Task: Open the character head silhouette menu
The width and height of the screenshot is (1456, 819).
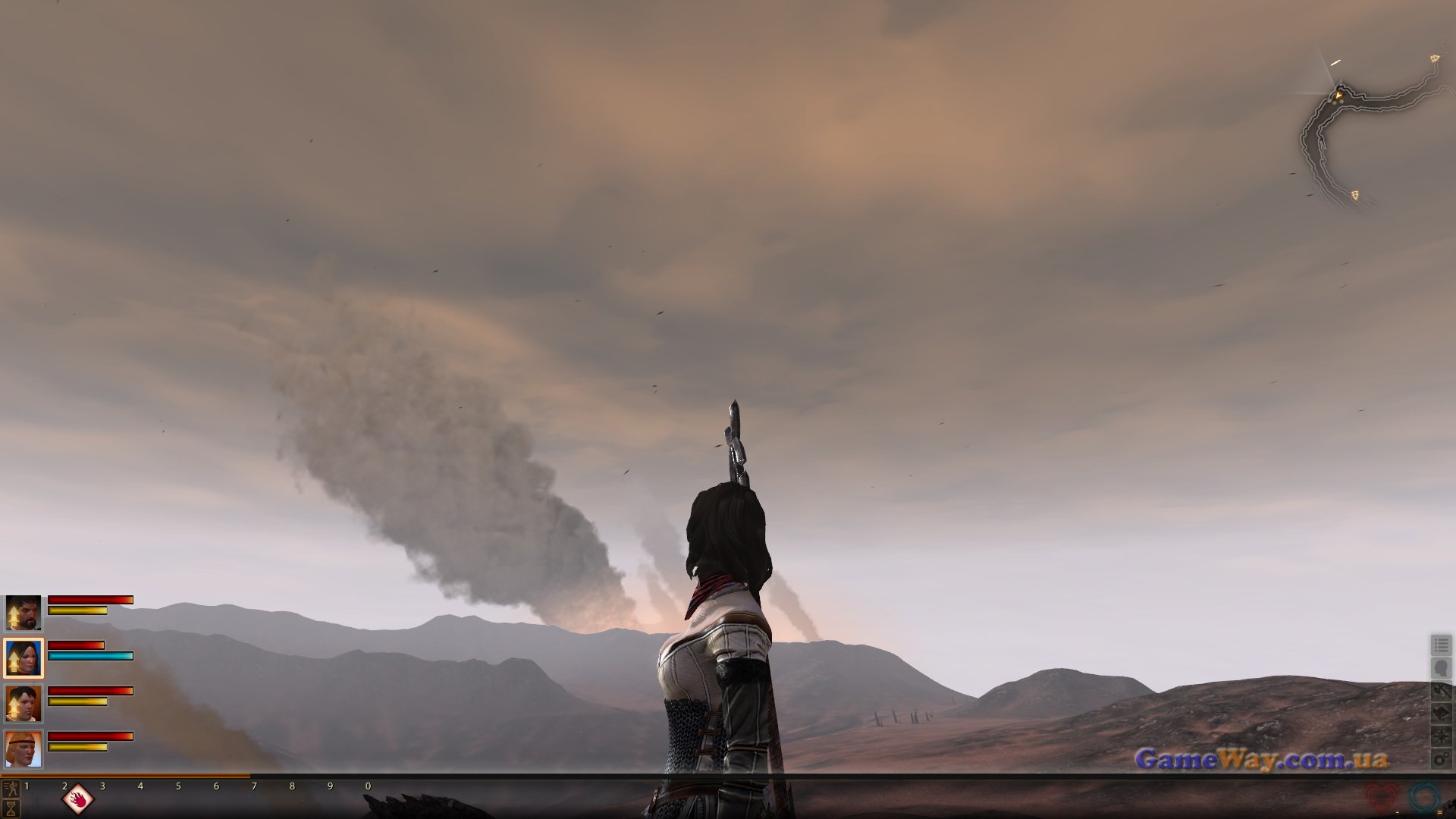Action: coord(1441,668)
